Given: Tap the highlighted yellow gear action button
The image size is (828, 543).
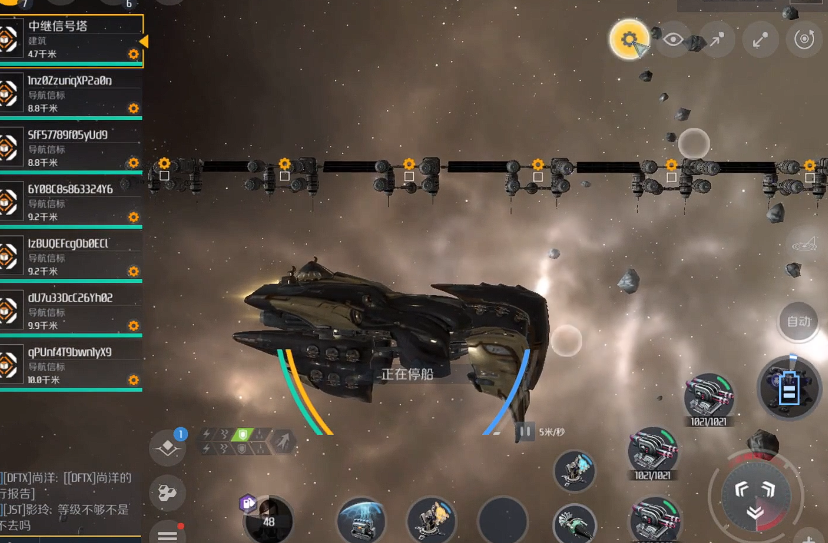Looking at the screenshot, I should pos(628,40).
